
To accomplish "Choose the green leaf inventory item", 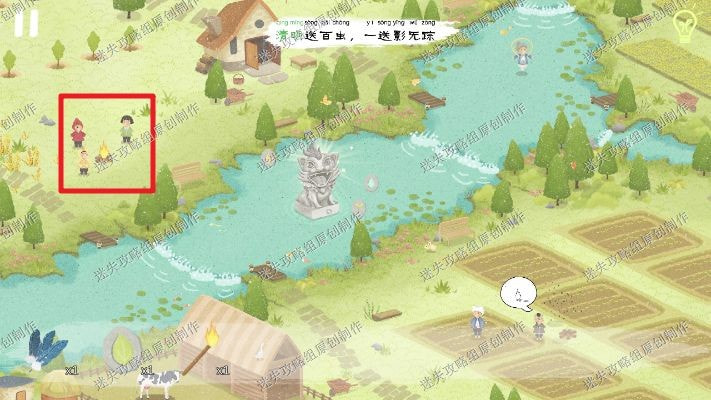I will [119, 349].
